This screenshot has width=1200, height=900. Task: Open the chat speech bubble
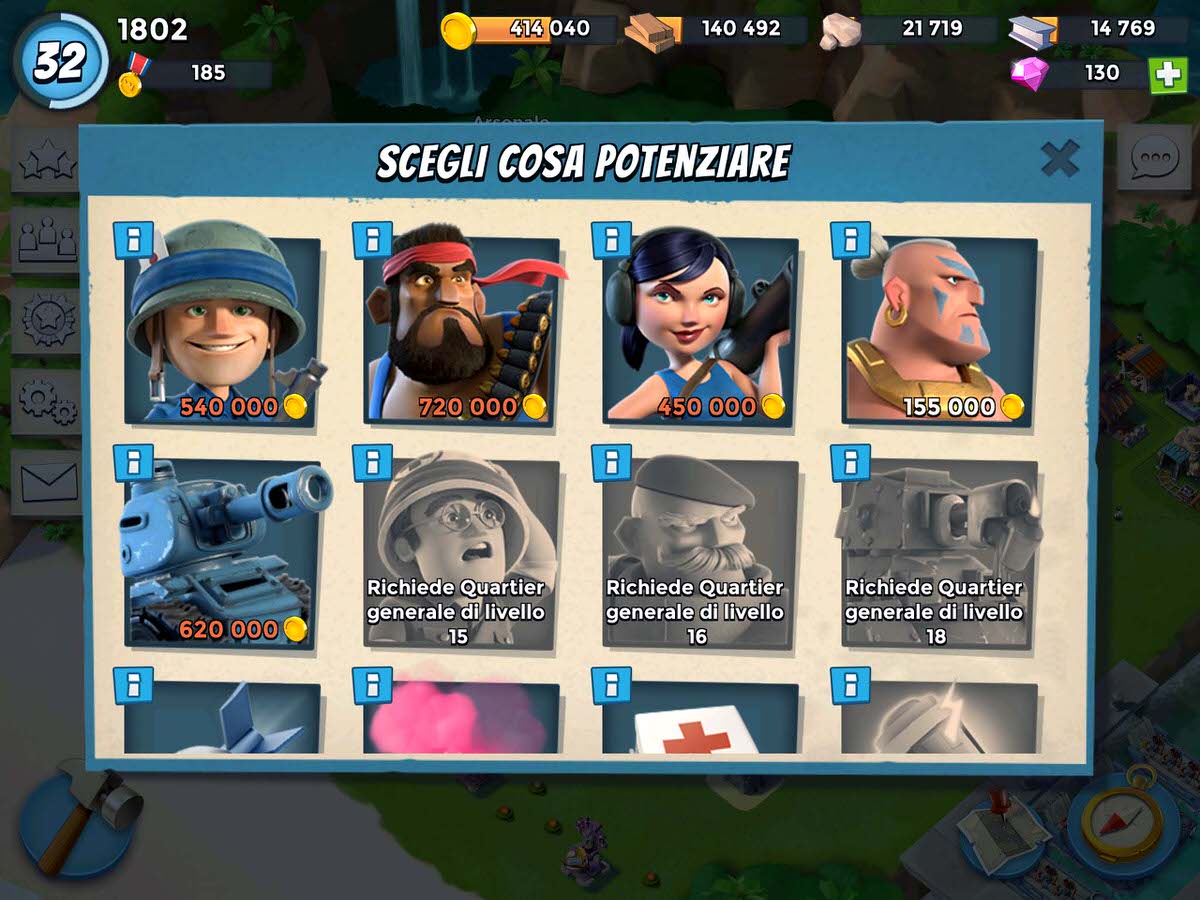[x=1153, y=158]
